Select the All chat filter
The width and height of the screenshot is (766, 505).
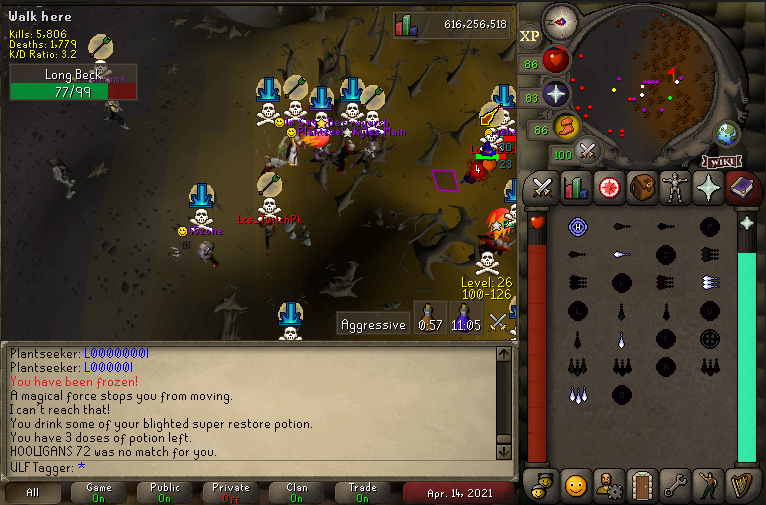pos(33,492)
